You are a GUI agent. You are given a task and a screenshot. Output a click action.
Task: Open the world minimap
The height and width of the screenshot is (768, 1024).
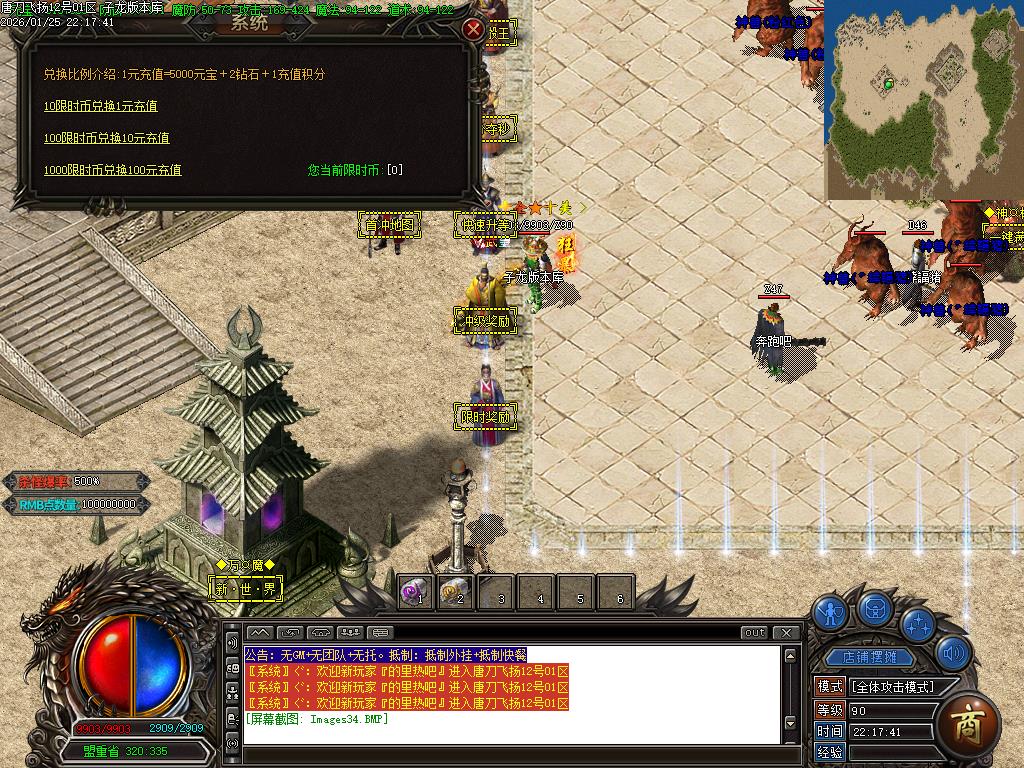pyautogui.click(x=923, y=99)
